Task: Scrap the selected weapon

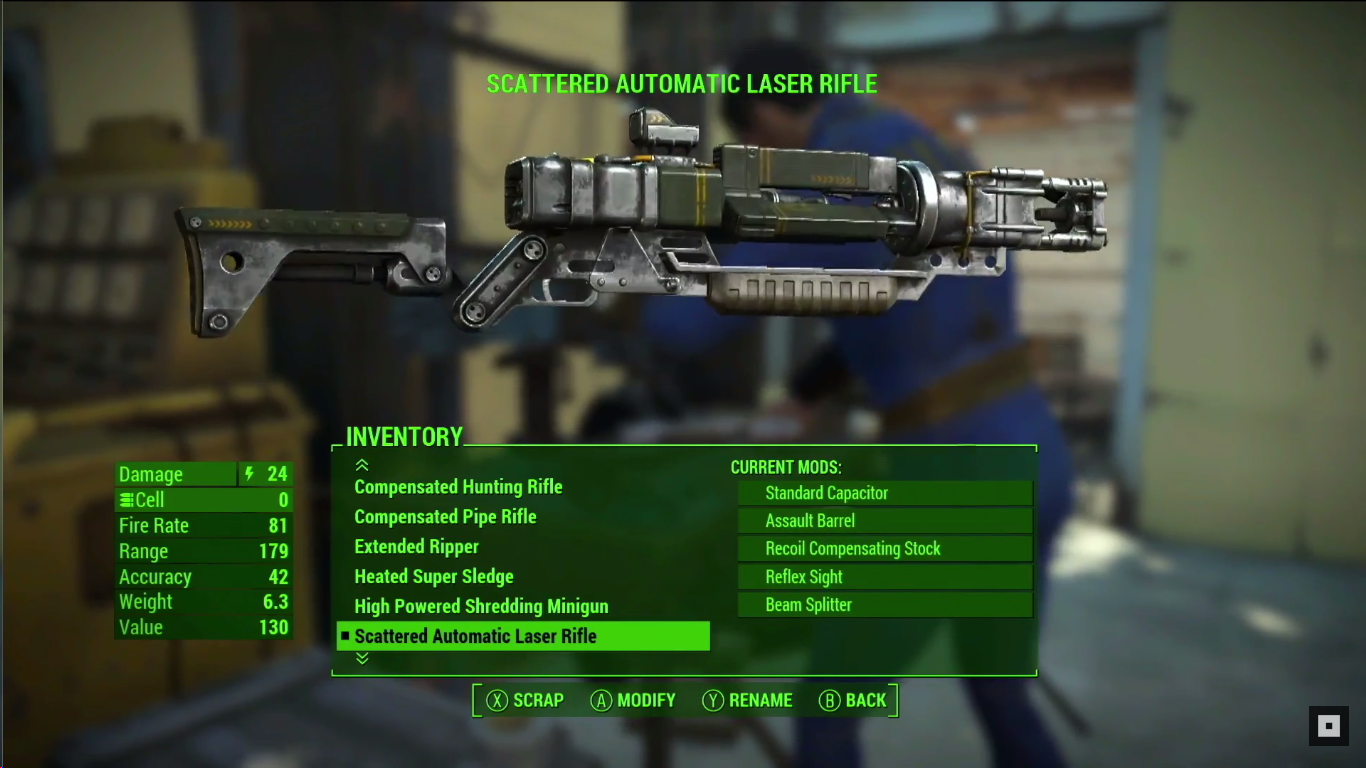Action: coord(525,700)
